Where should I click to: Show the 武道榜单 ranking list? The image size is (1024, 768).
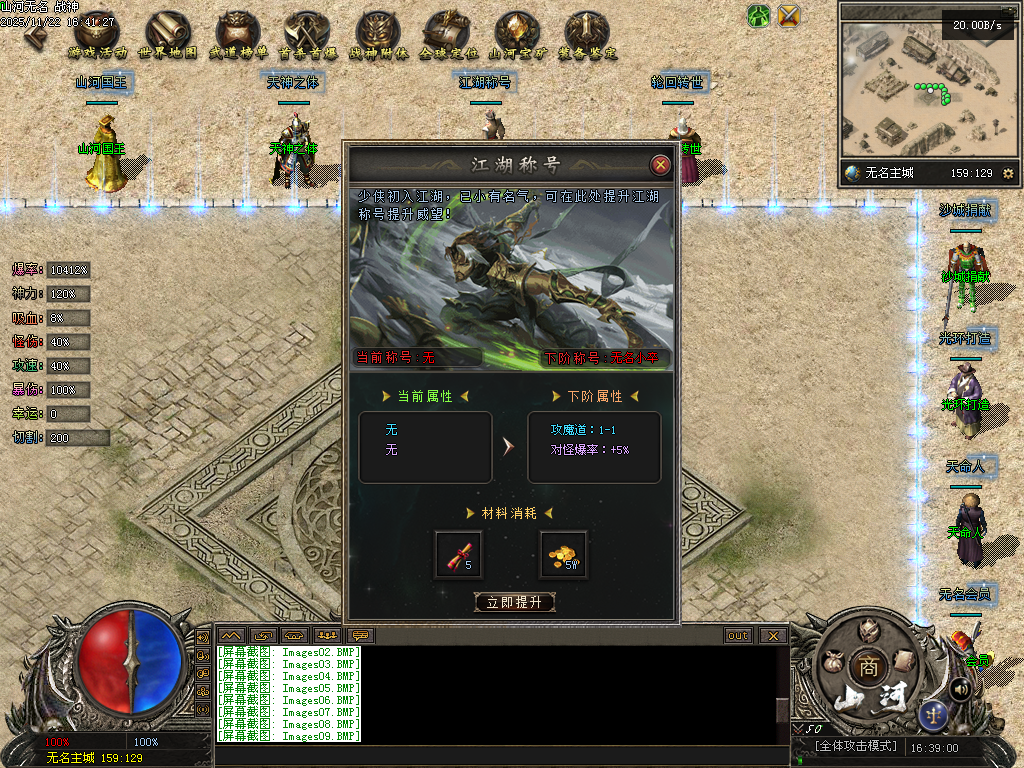(x=238, y=35)
